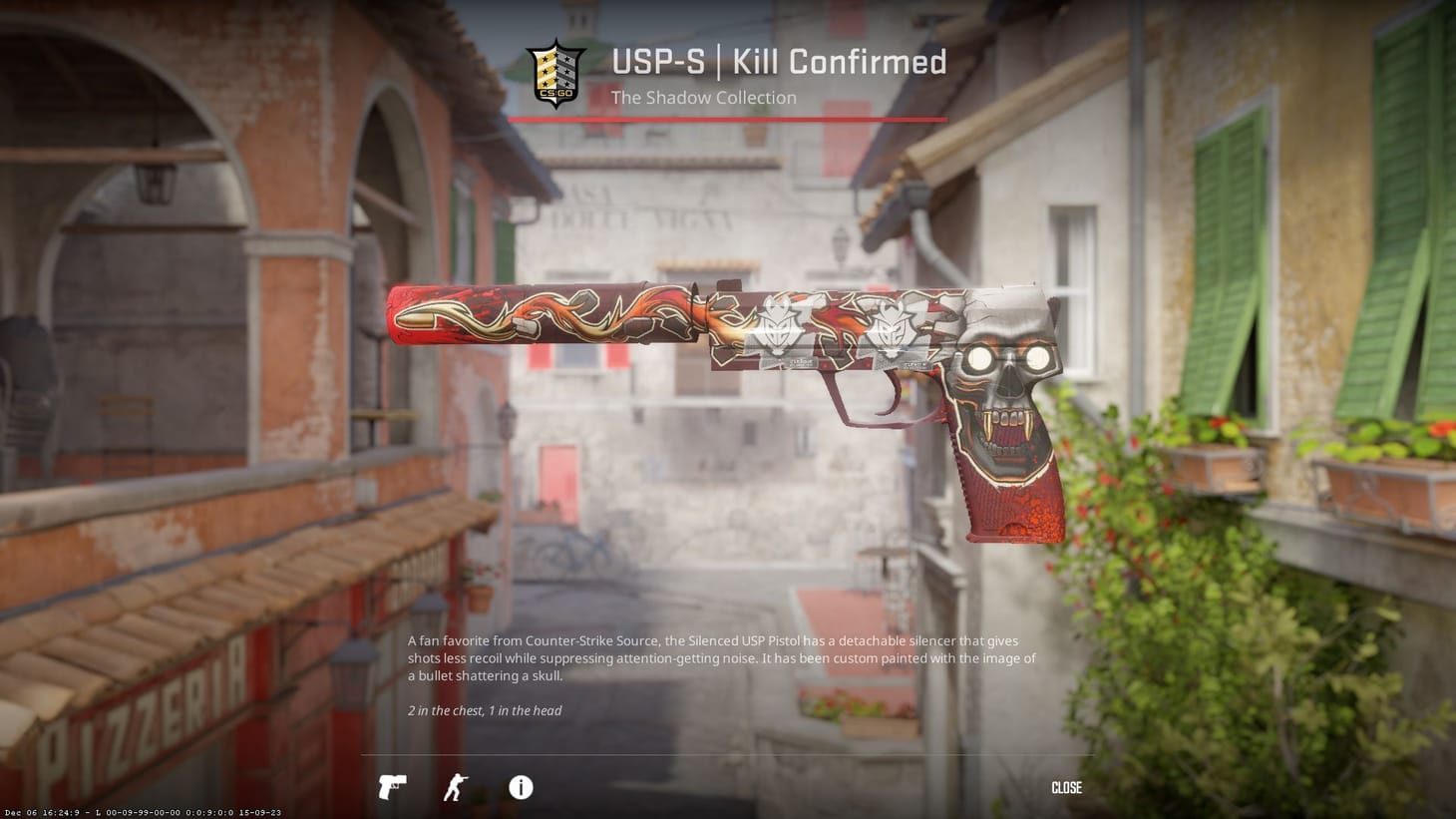Collapse the inspect overlay panel
Viewport: 1456px width, 819px height.
point(1066,788)
